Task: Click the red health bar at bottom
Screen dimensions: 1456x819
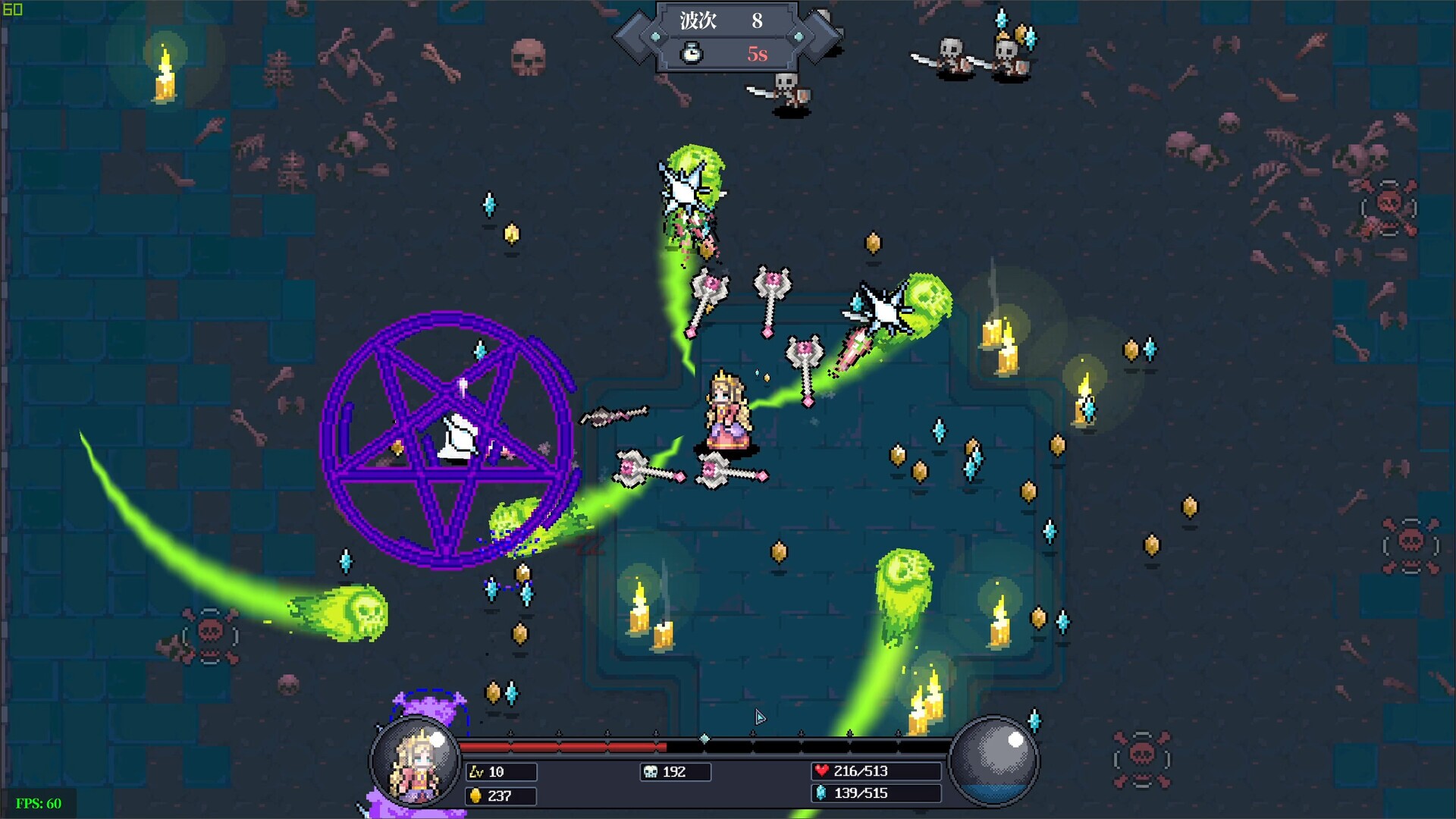Action: point(561,745)
